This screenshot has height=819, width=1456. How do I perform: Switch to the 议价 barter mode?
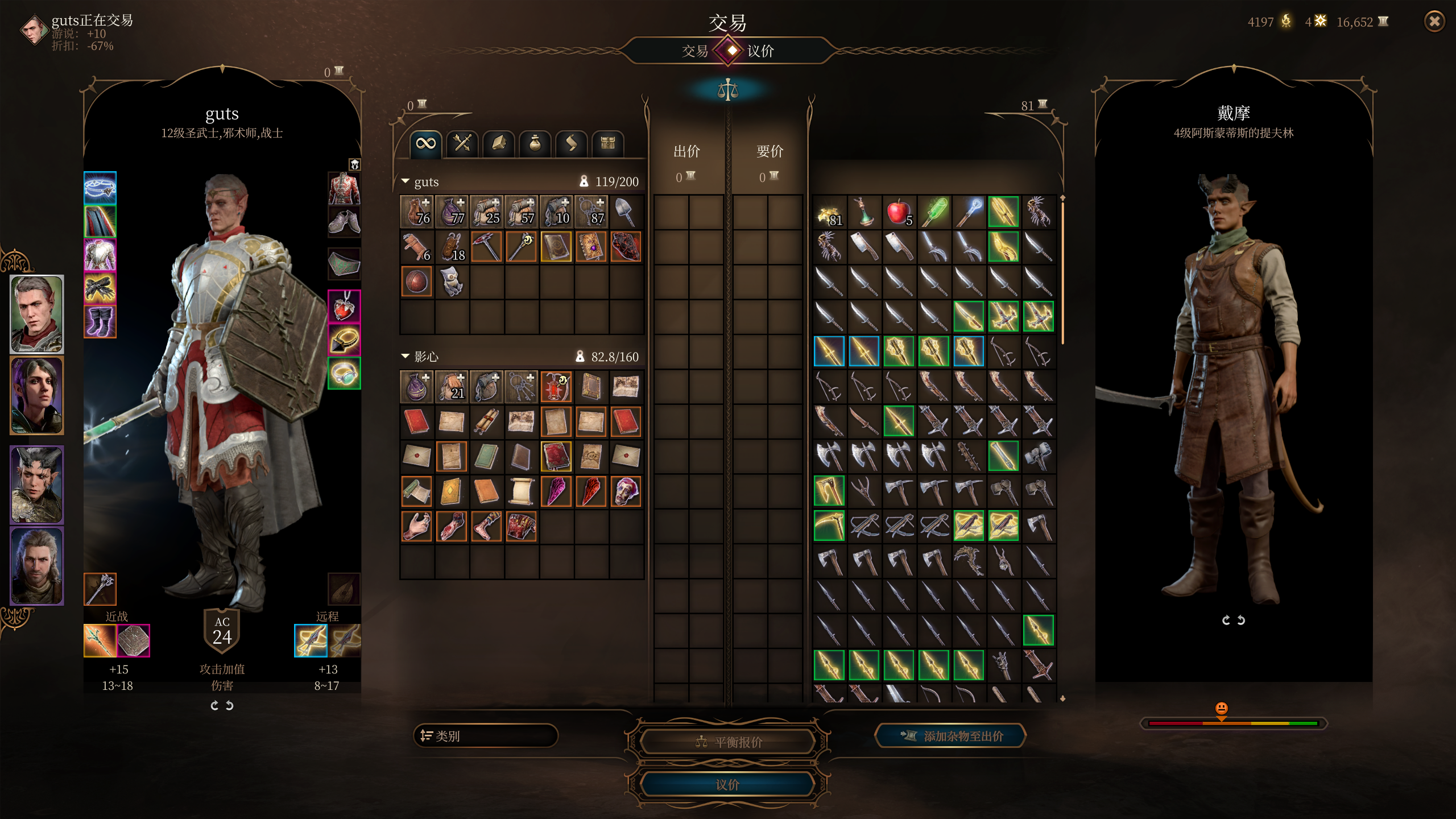click(760, 51)
